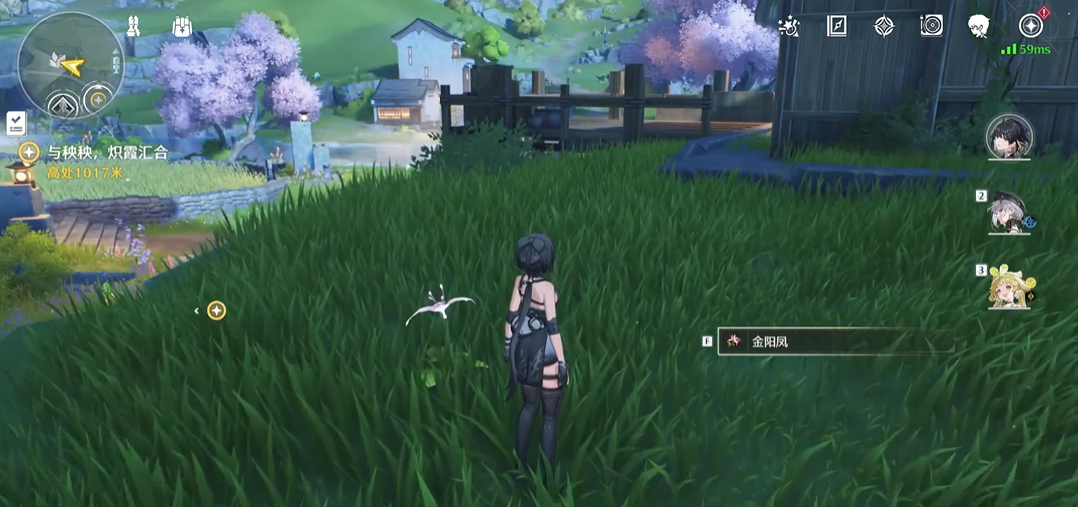Viewport: 1078px width, 507px height.
Task: Open the events icon with stars
Action: [789, 27]
